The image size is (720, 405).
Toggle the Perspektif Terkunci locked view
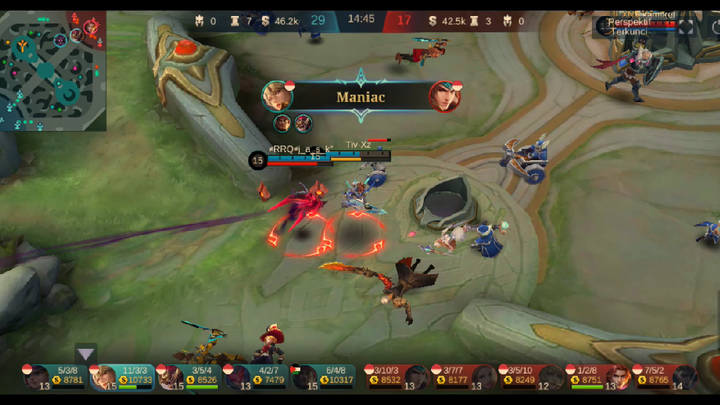(630, 26)
